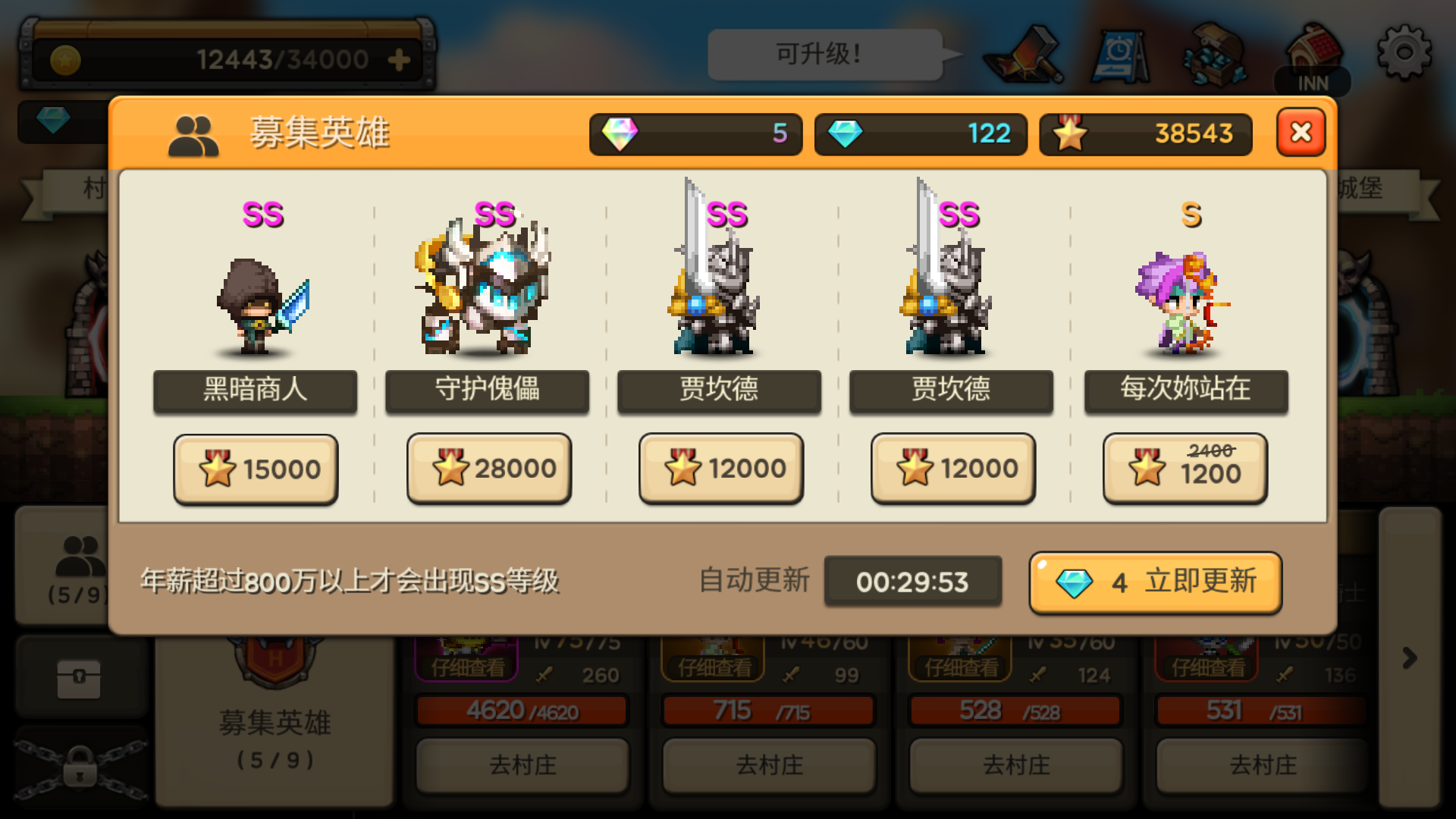The image size is (1456, 819).
Task: Recruit the discounted hero for 1200 medals
Action: point(1185,468)
